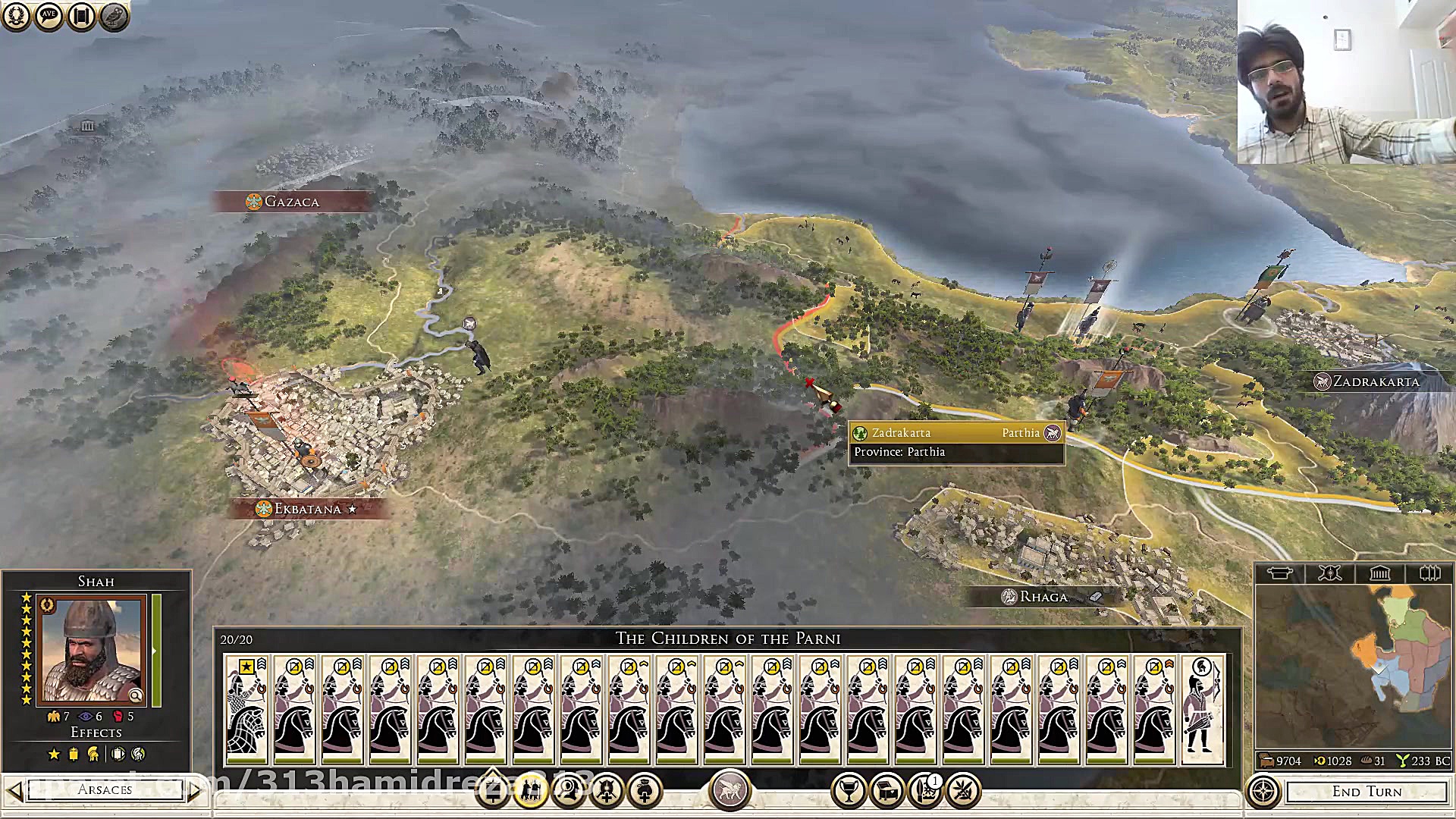
Task: Cycle to the next general with right arrow
Action: pyautogui.click(x=195, y=791)
